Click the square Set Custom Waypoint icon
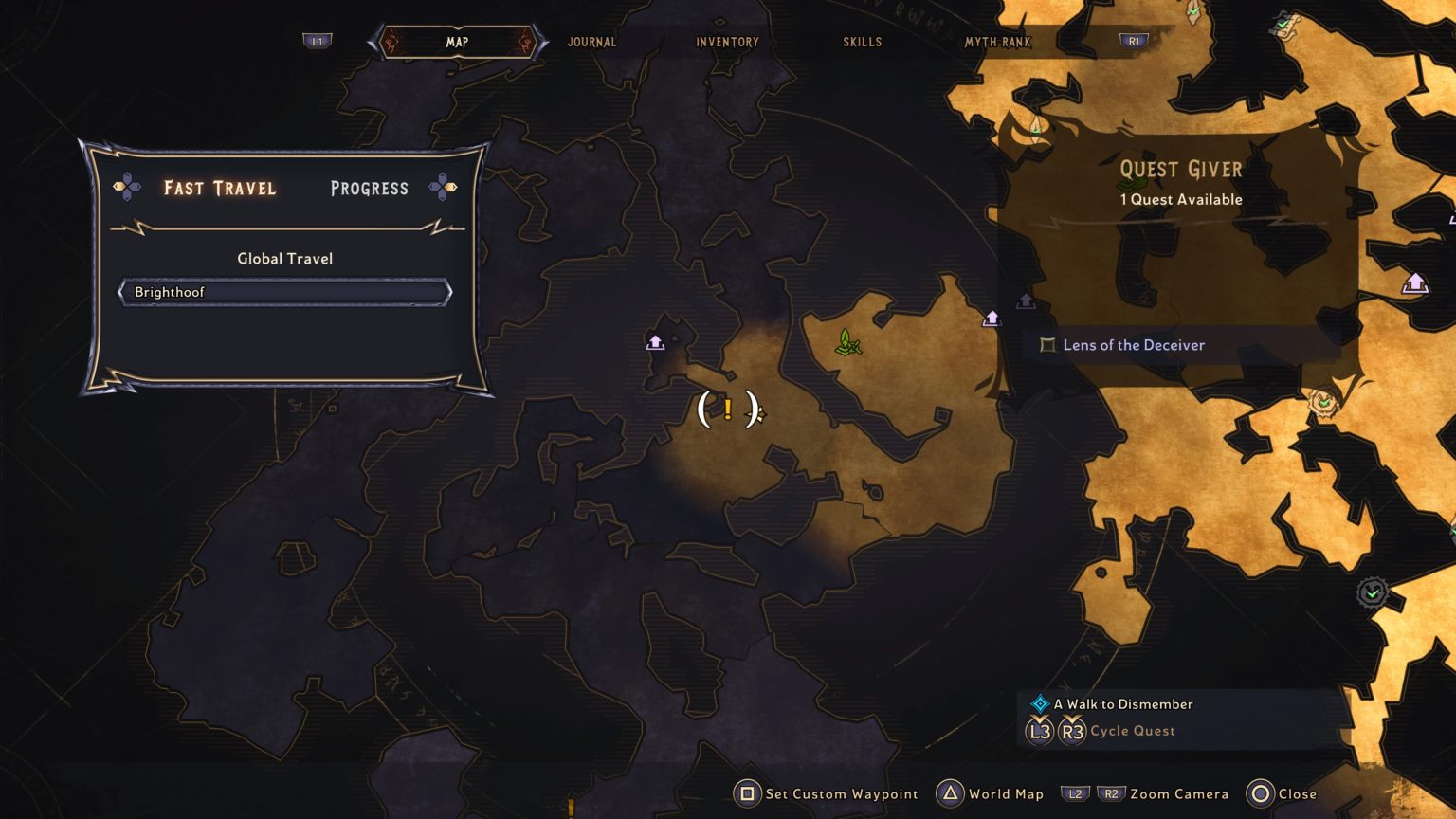 coord(748,793)
